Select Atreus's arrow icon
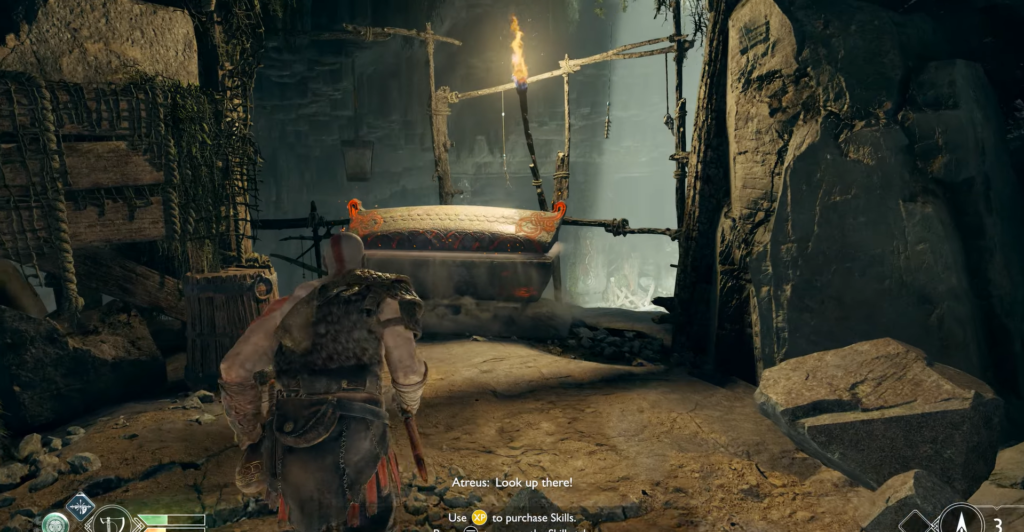This screenshot has height=532, width=1024. pyautogui.click(x=960, y=520)
